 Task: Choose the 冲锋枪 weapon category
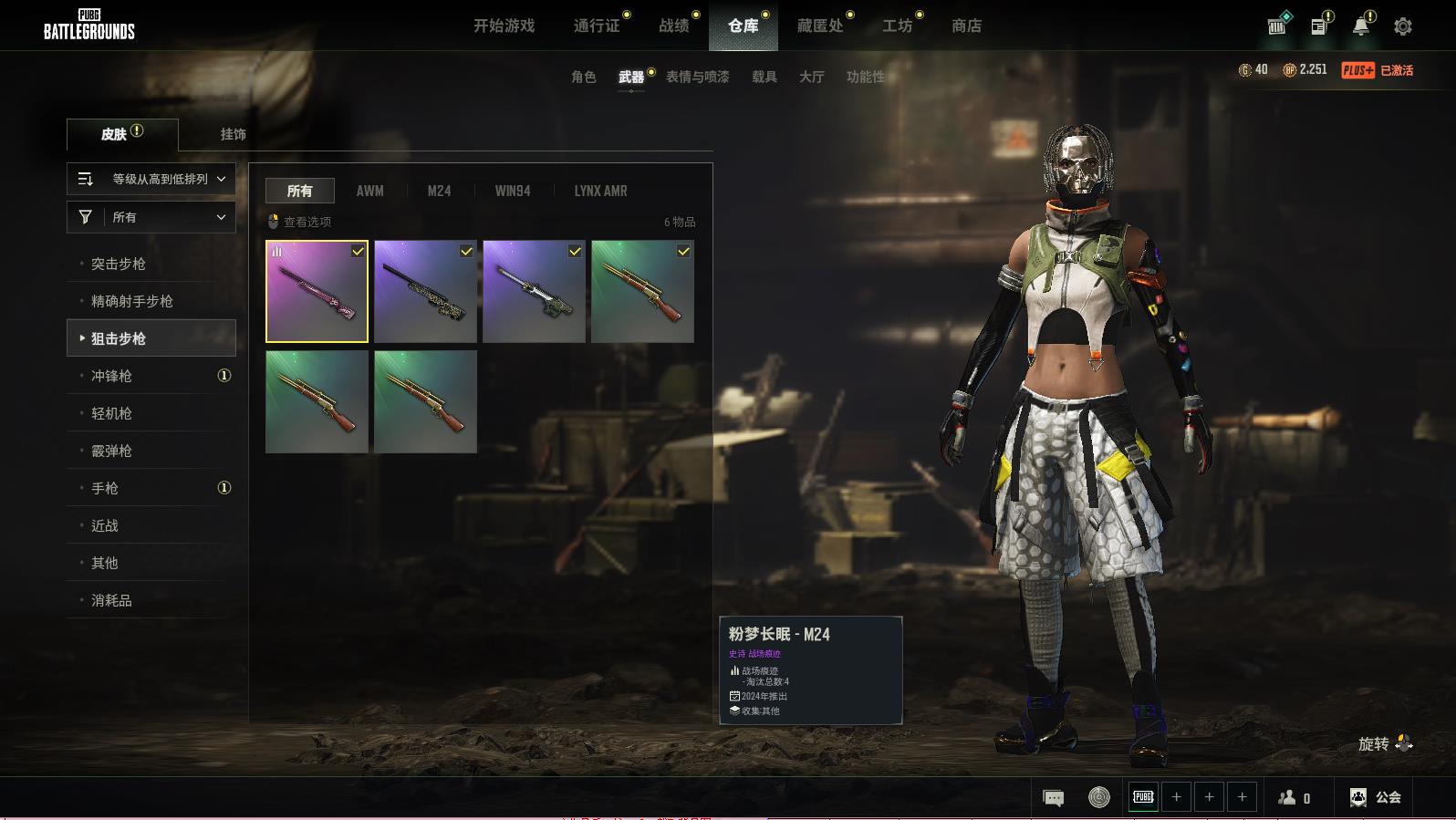[111, 376]
